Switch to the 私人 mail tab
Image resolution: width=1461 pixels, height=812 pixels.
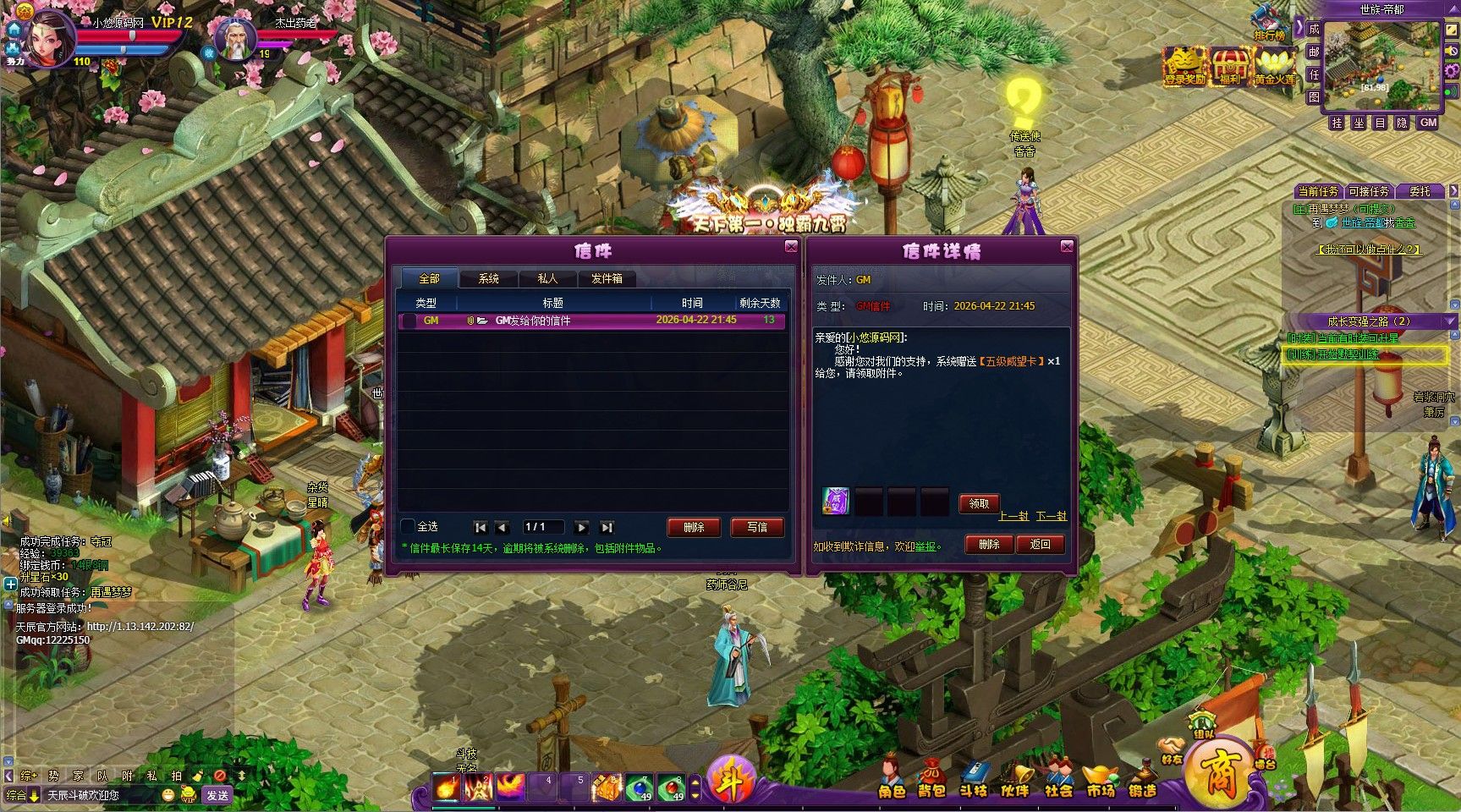pyautogui.click(x=547, y=278)
